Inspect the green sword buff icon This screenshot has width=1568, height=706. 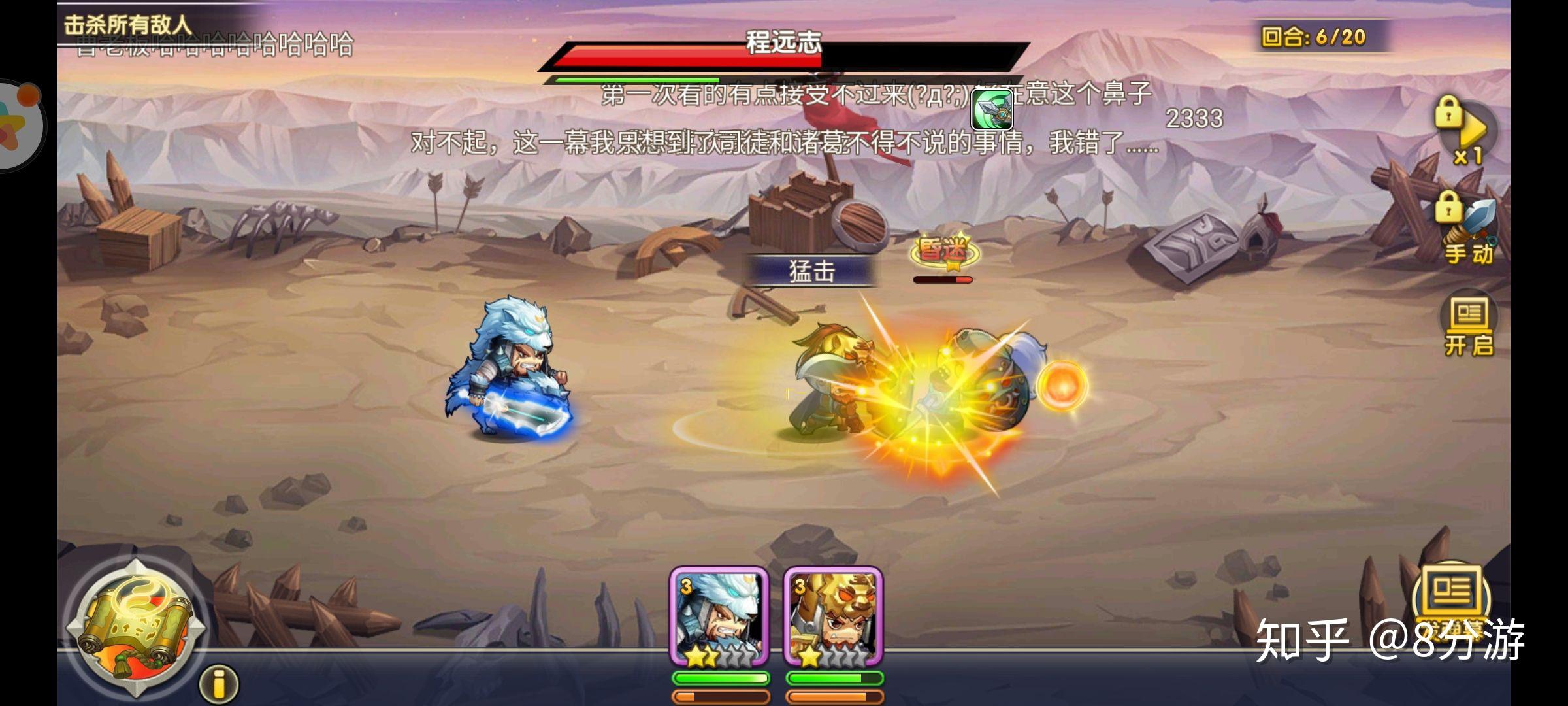click(991, 109)
